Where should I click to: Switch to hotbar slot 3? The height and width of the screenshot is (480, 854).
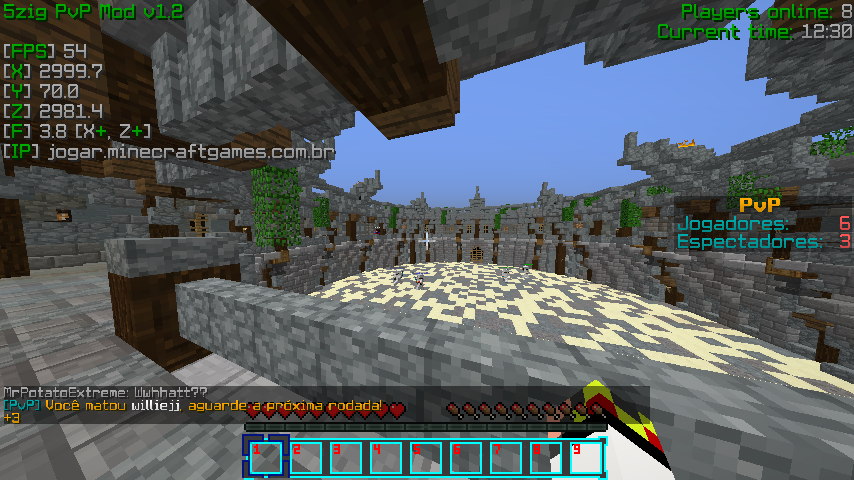(346, 457)
